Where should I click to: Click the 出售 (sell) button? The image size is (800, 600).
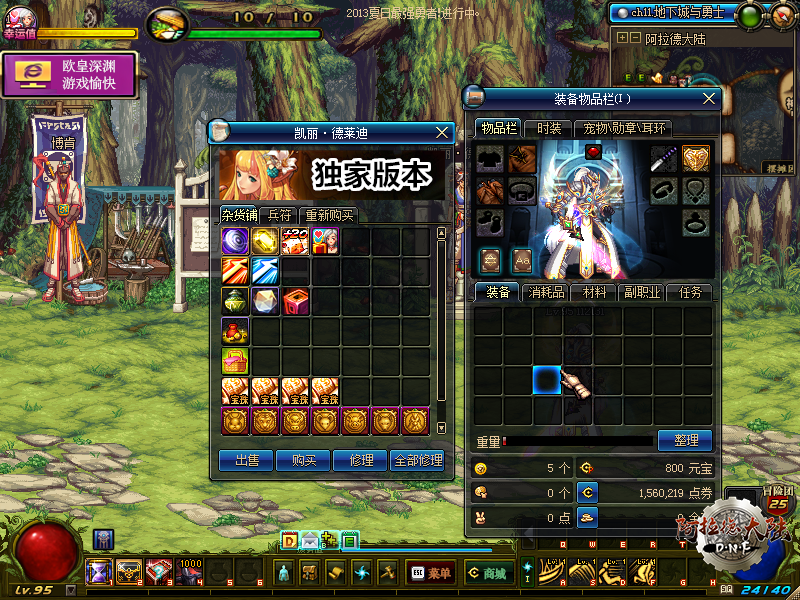(x=247, y=460)
